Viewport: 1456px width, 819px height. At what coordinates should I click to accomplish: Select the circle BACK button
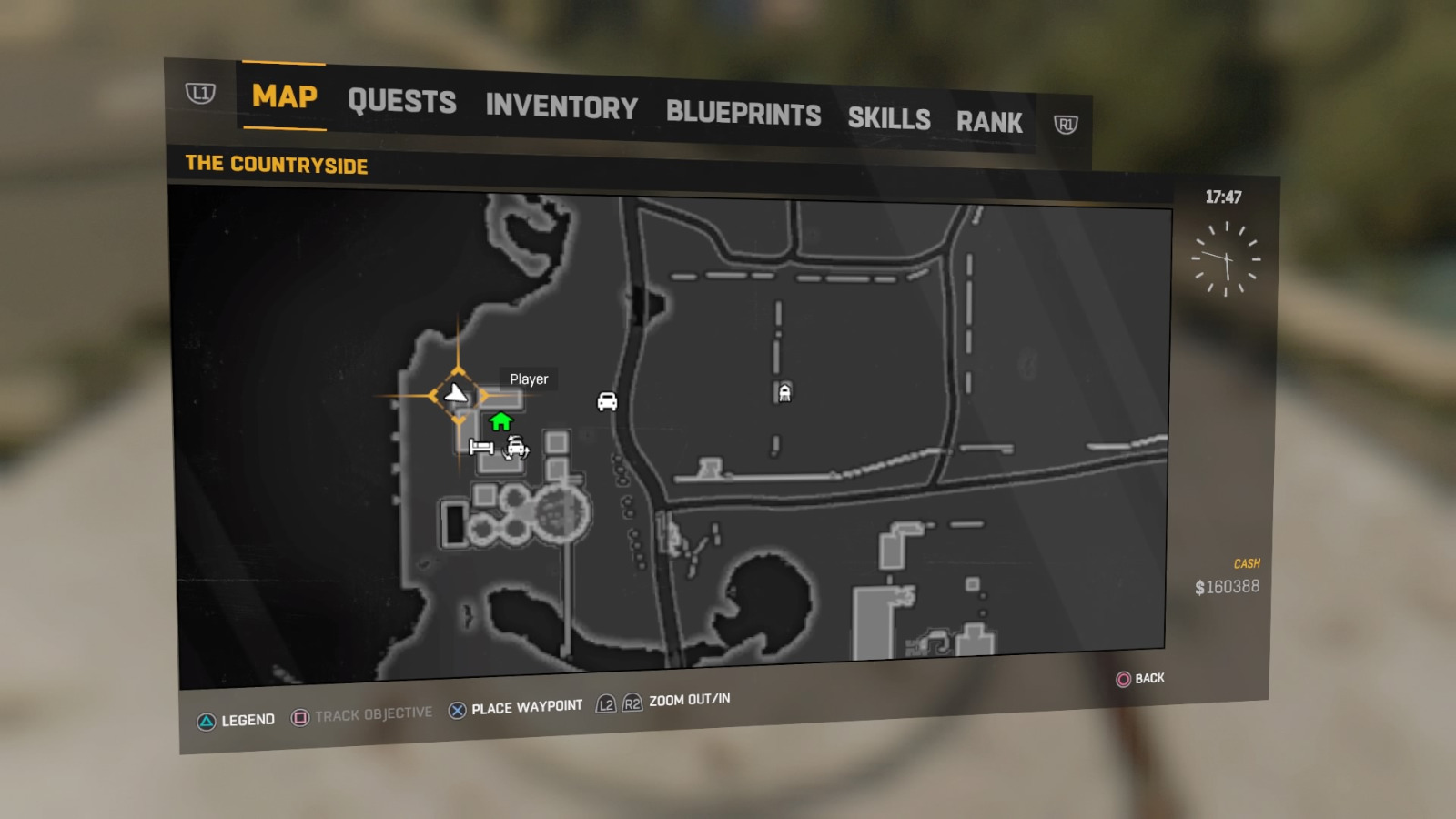[1124, 678]
